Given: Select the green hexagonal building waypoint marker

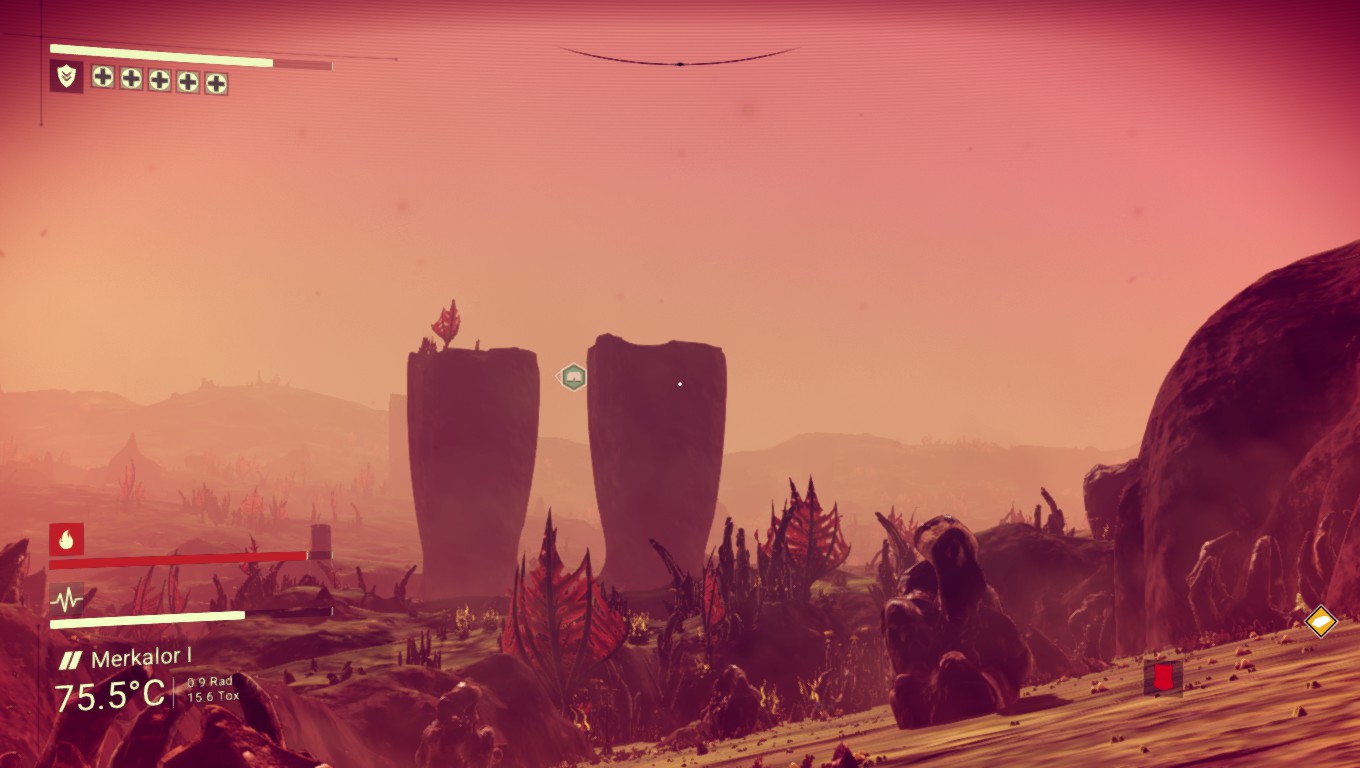Looking at the screenshot, I should coord(572,377).
